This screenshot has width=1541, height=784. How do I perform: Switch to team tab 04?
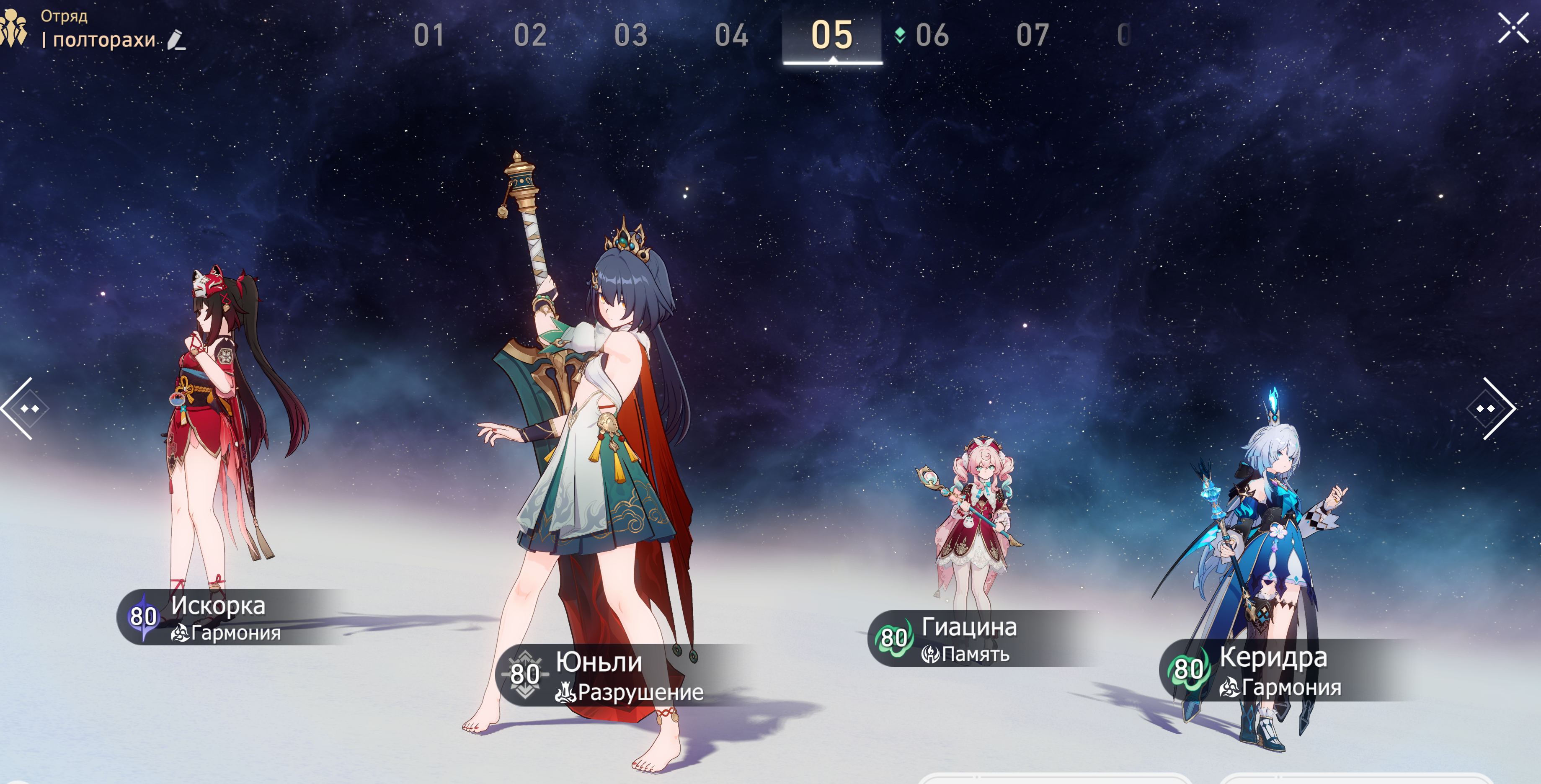point(731,35)
